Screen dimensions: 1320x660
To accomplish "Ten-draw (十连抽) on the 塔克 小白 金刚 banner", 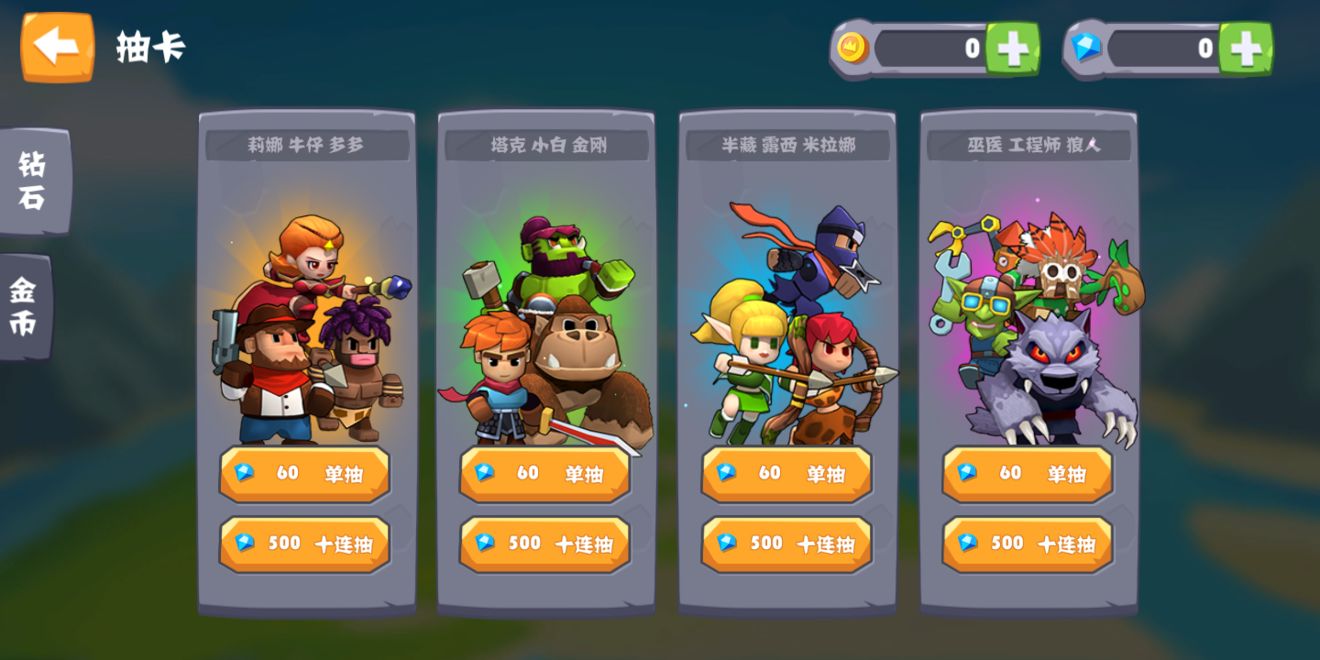I will click(545, 544).
